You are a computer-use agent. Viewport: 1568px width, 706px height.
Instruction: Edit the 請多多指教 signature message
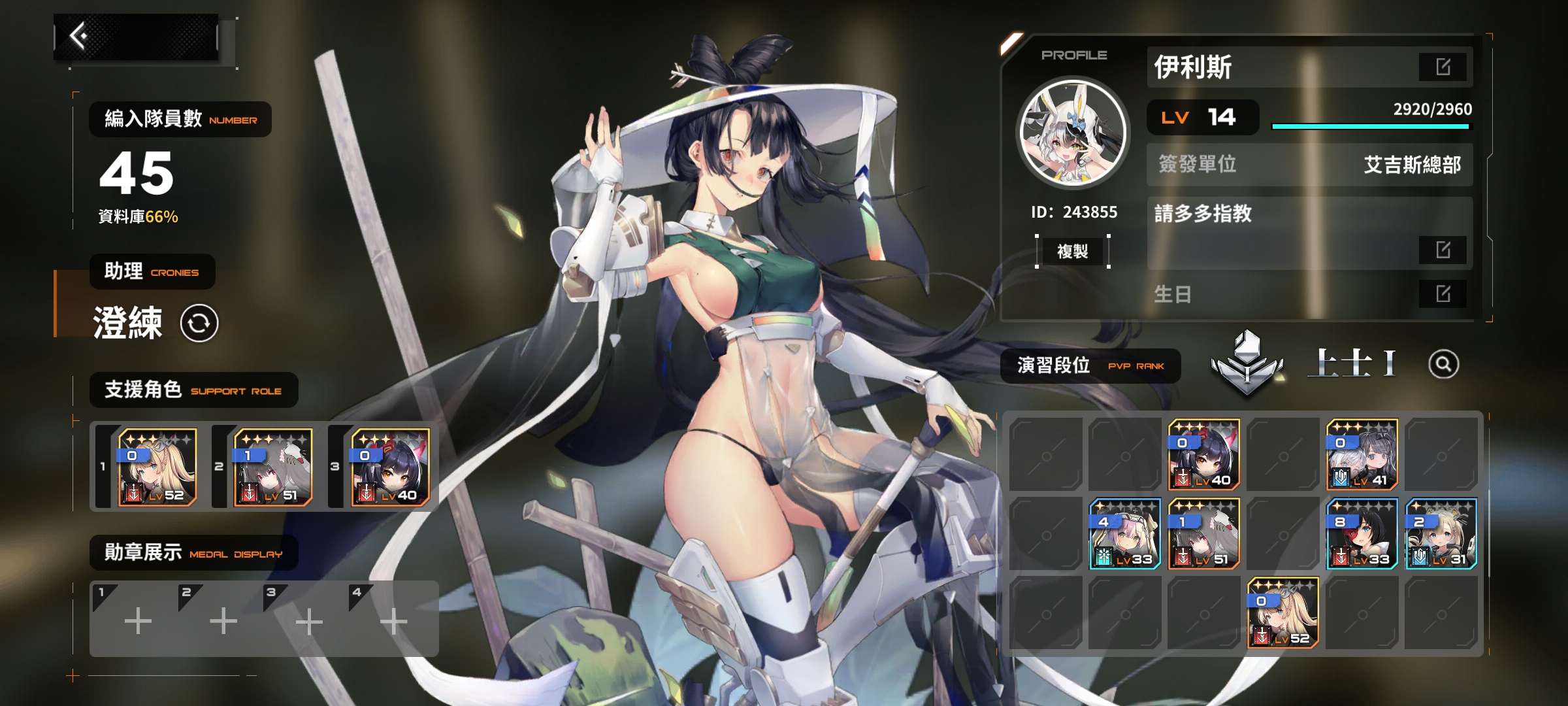[1443, 249]
